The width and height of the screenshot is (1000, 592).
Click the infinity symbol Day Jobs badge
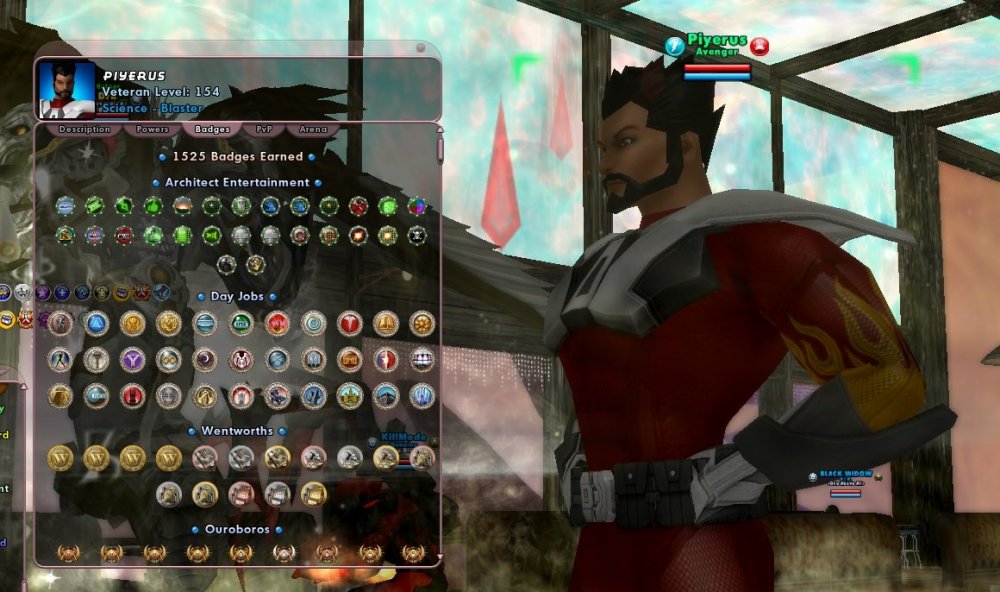[168, 359]
